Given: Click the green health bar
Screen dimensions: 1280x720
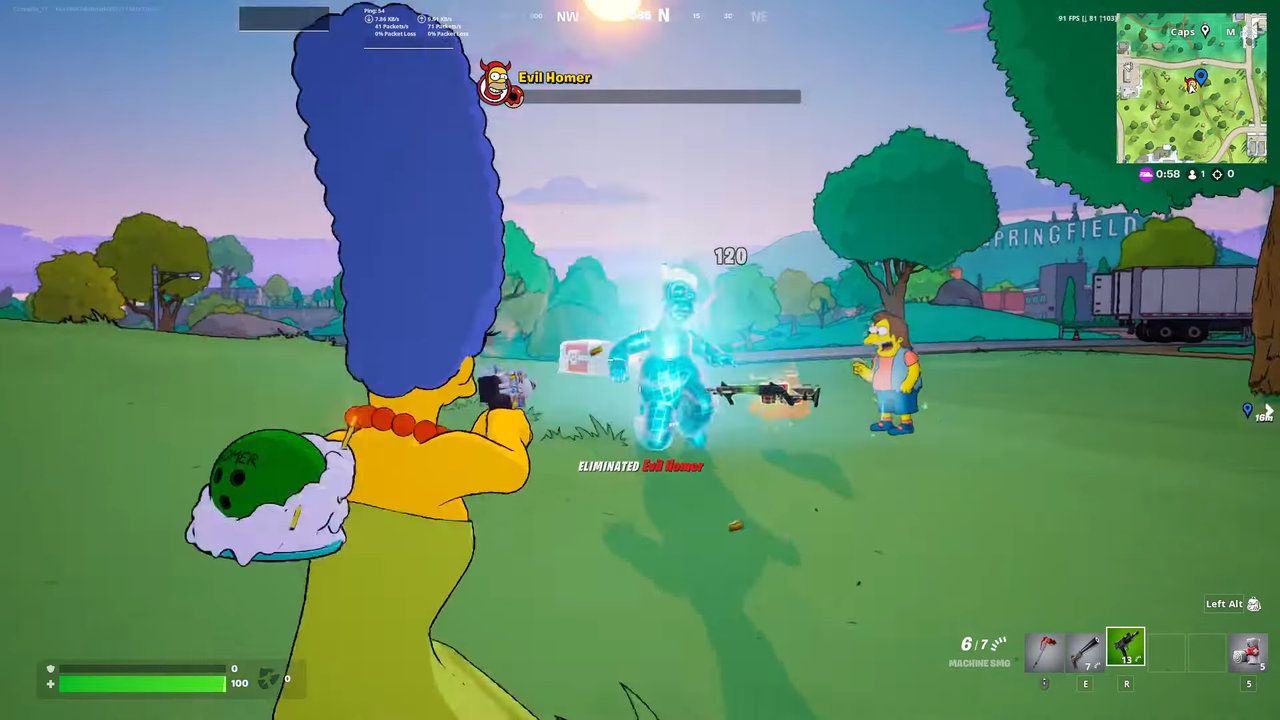Looking at the screenshot, I should (x=140, y=685).
